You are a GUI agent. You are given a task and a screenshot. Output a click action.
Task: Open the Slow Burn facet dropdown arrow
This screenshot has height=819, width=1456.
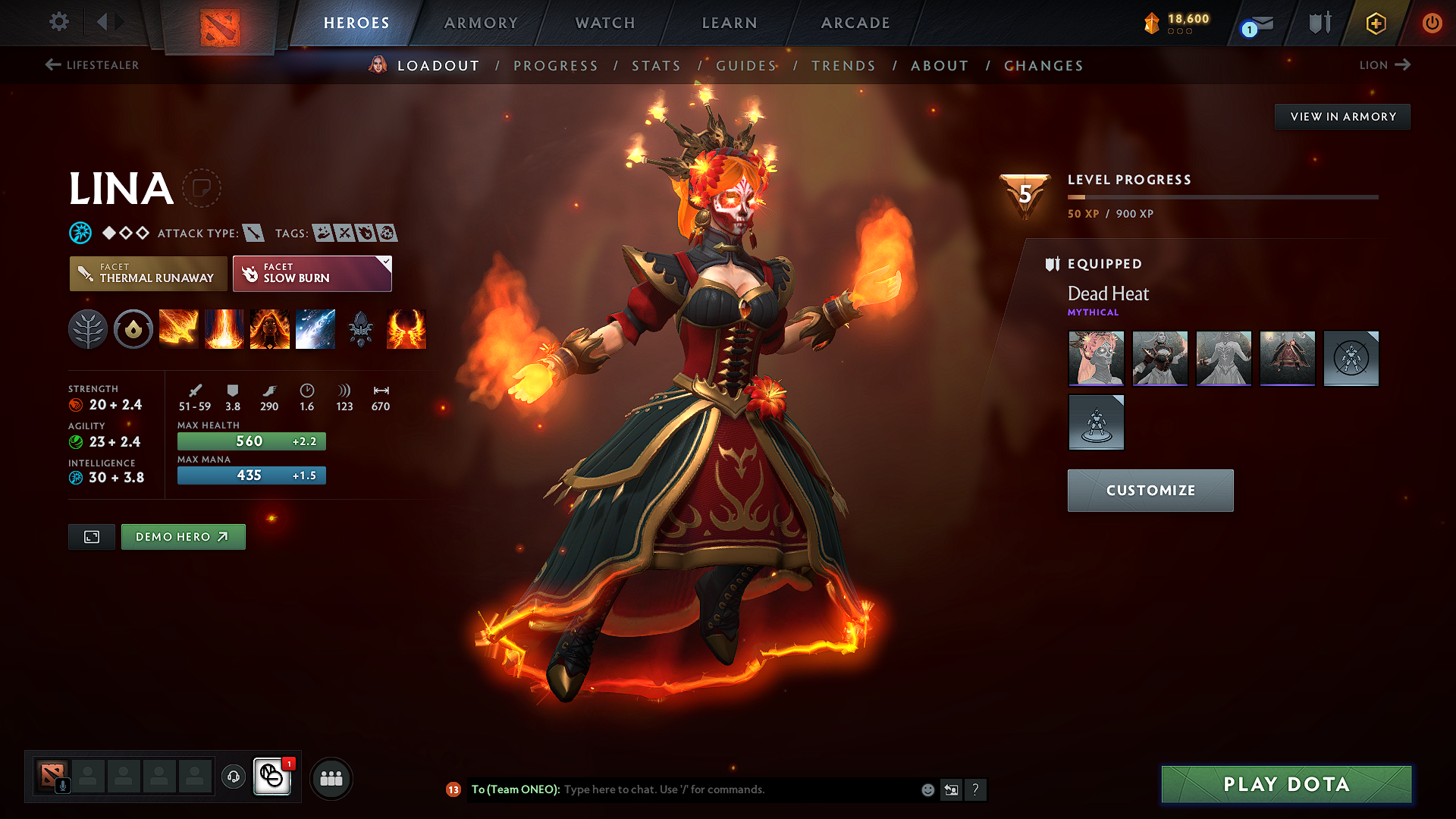click(x=386, y=262)
